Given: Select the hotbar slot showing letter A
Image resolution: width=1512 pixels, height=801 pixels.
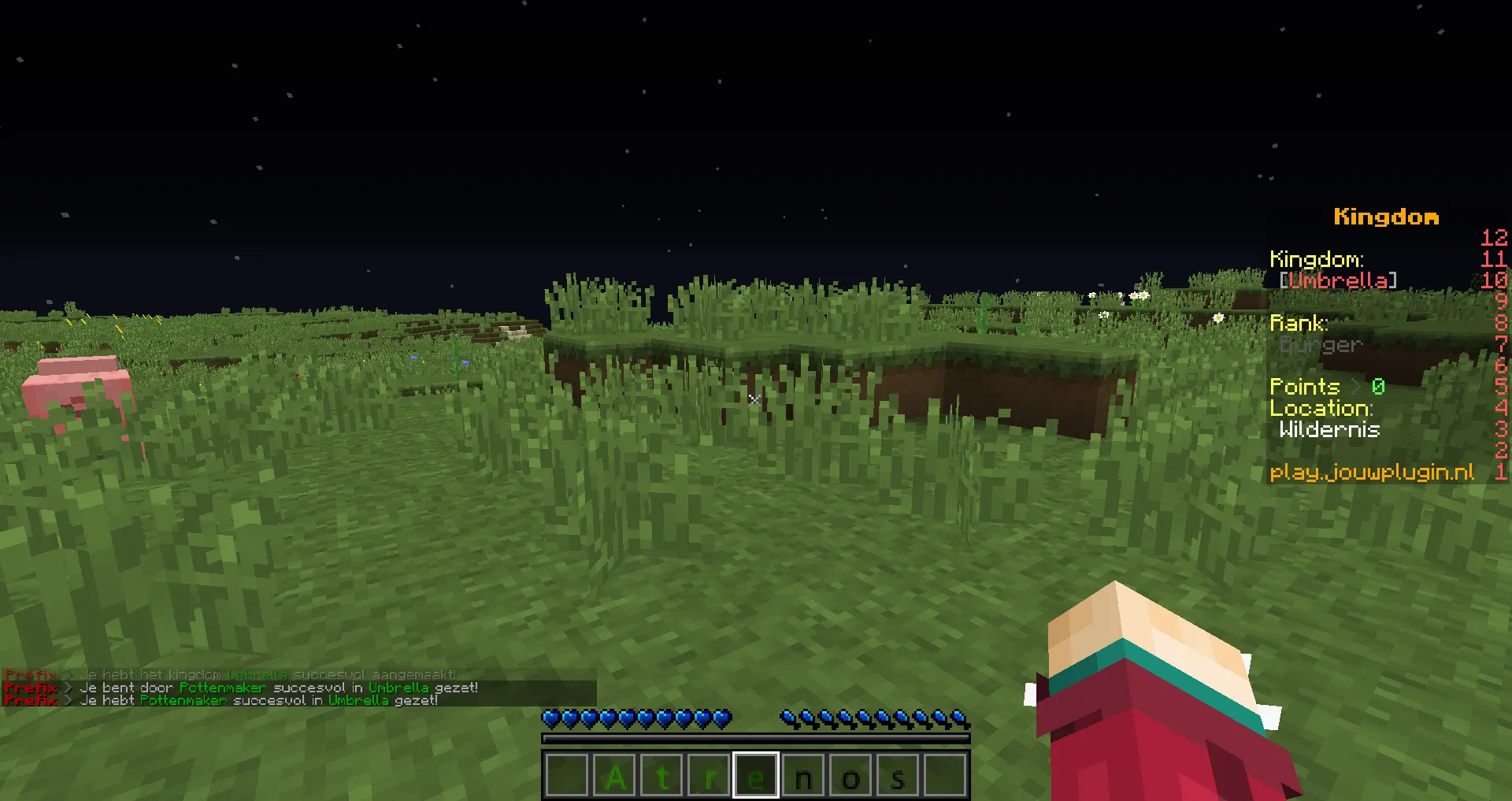Looking at the screenshot, I should (614, 777).
